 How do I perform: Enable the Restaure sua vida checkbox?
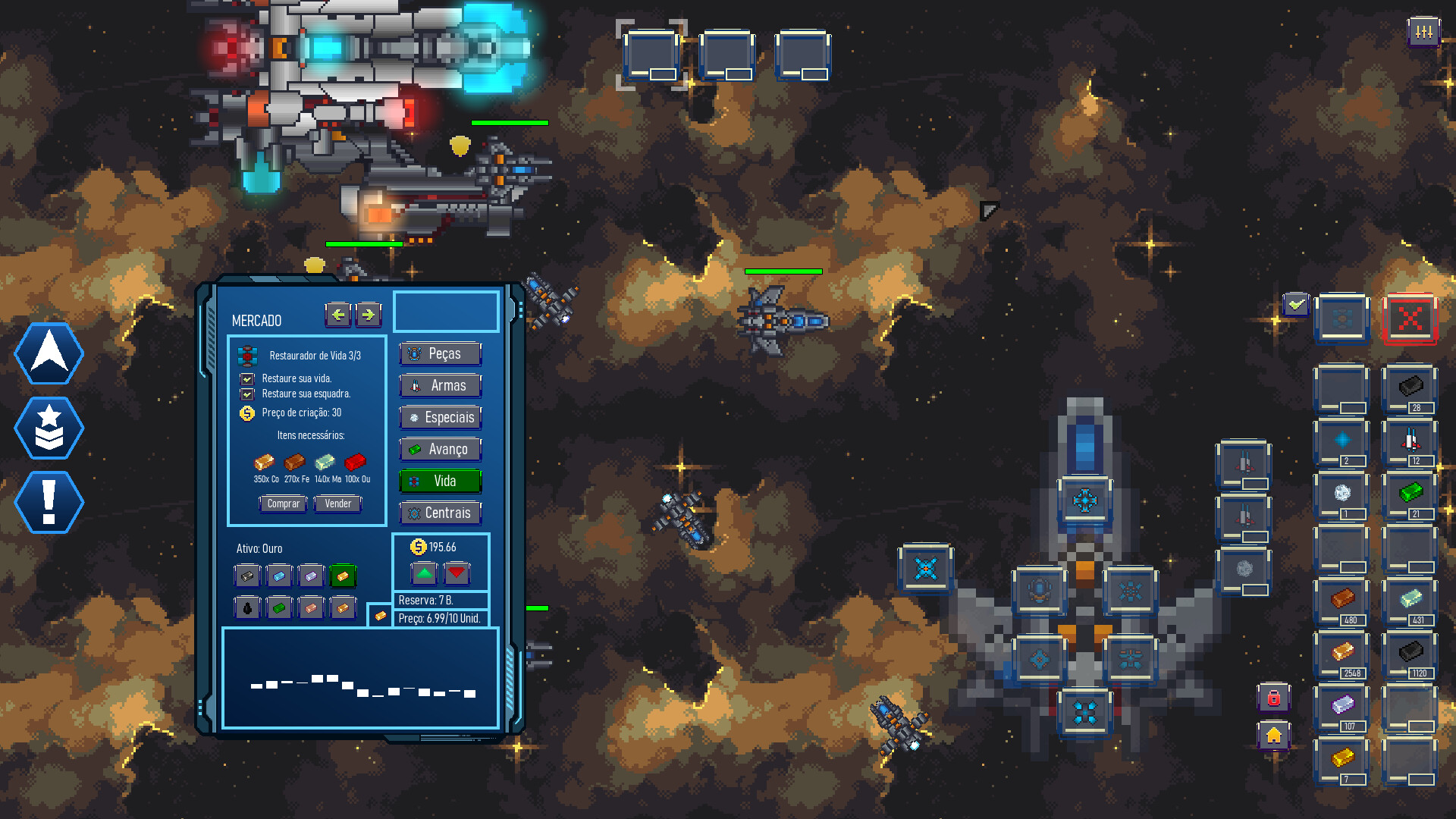(x=248, y=378)
